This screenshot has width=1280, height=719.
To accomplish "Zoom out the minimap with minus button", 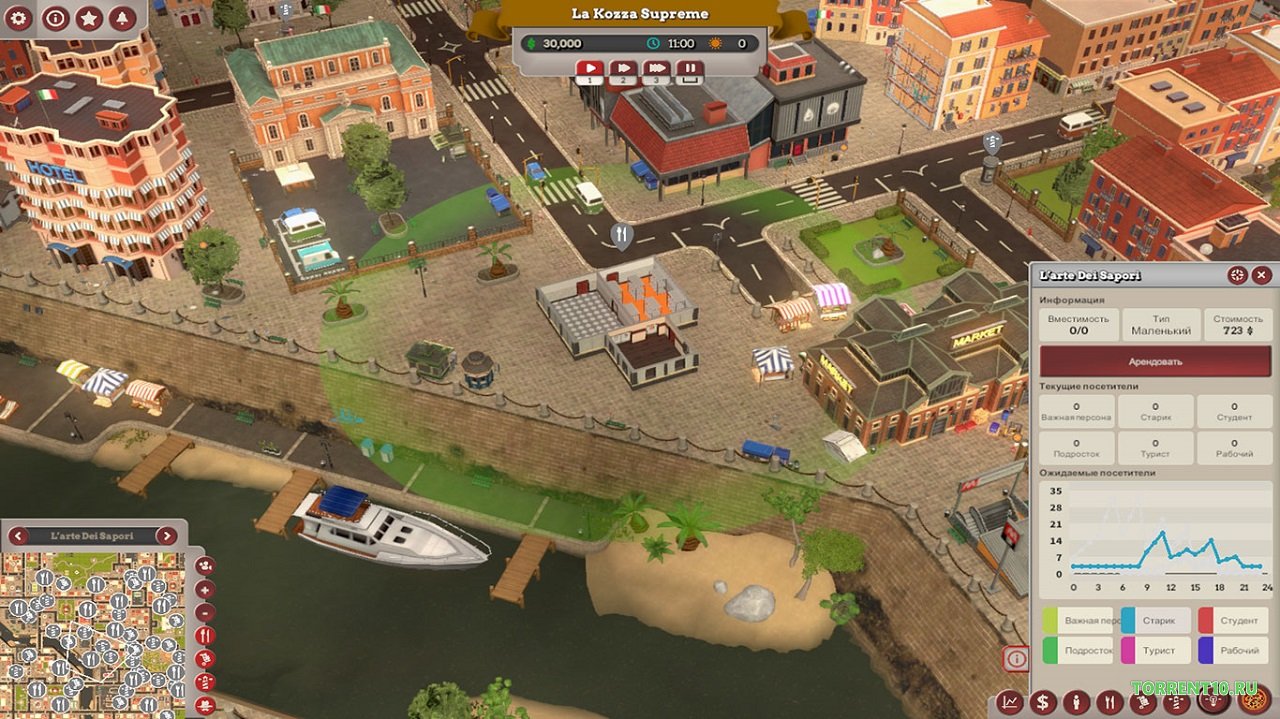I will coord(205,612).
